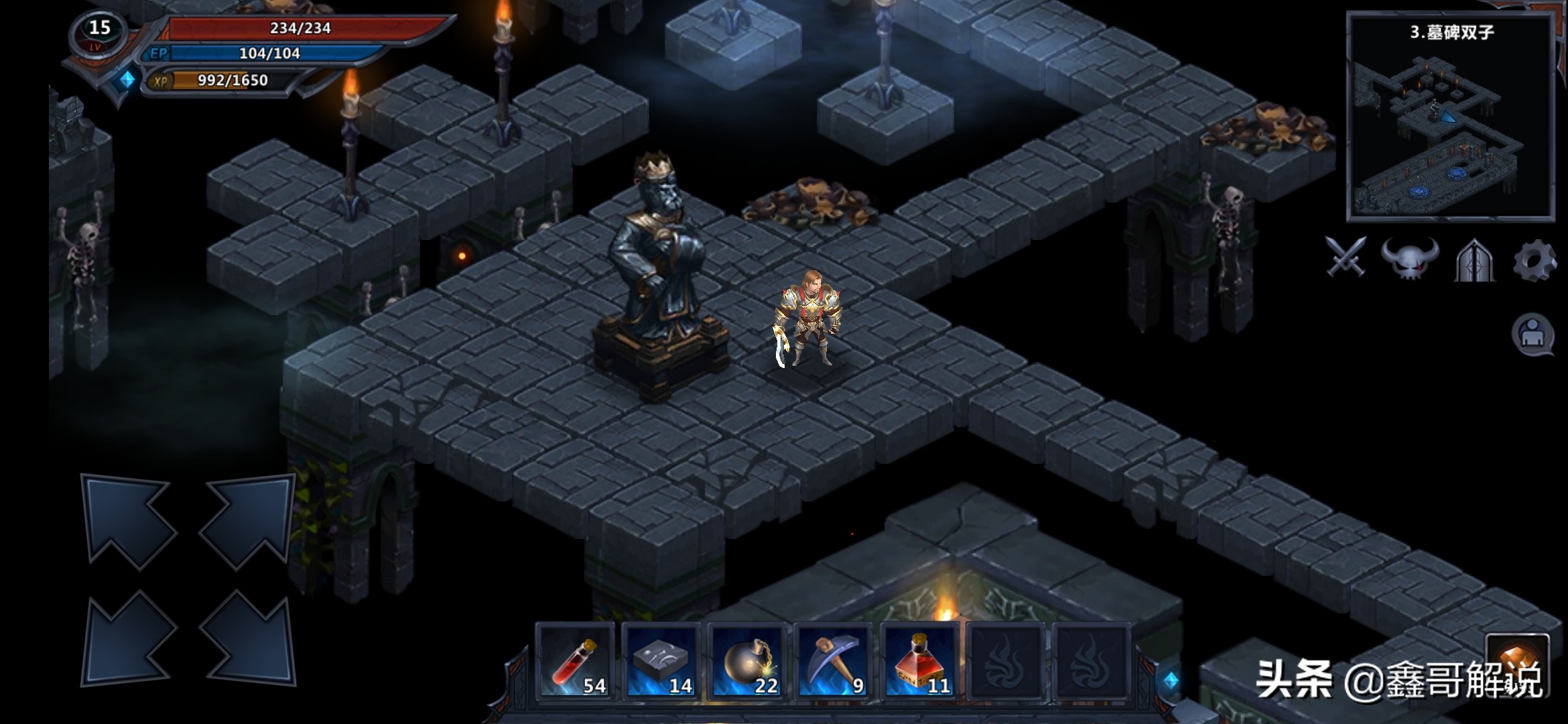Open the horned skull bestiary icon
The image size is (1568, 724).
click(x=1410, y=258)
